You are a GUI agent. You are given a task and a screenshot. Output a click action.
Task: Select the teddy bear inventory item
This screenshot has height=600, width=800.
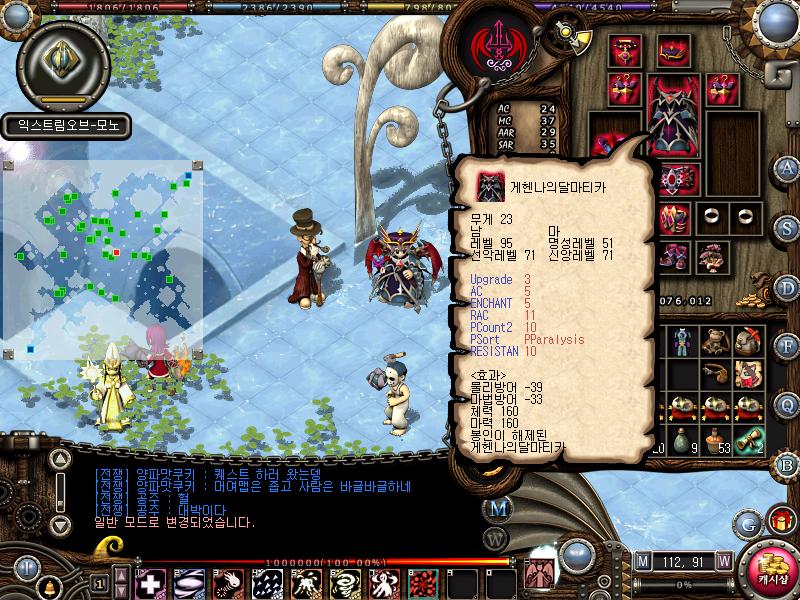(x=714, y=342)
